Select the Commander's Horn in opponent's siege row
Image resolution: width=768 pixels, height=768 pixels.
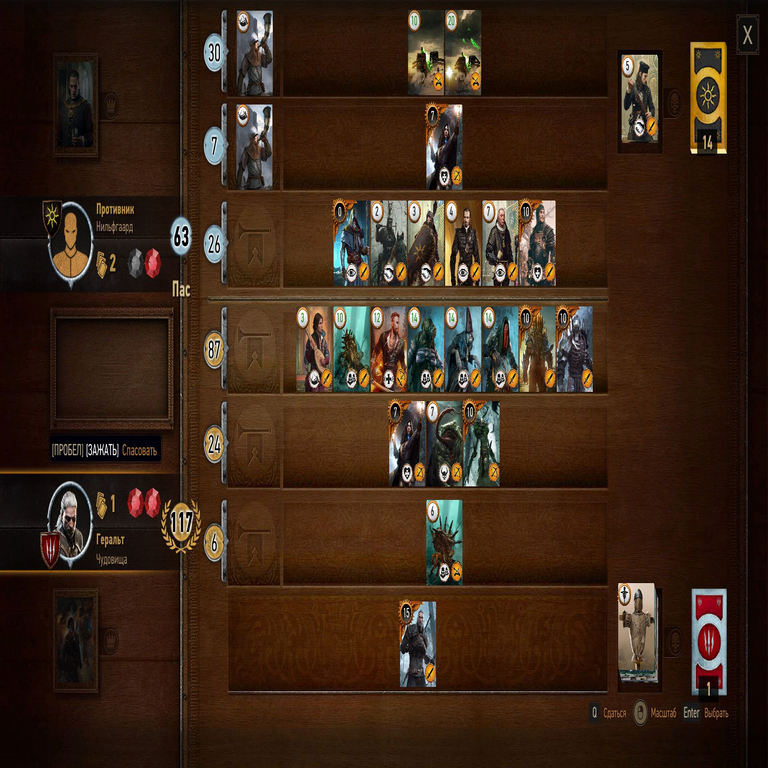click(255, 52)
